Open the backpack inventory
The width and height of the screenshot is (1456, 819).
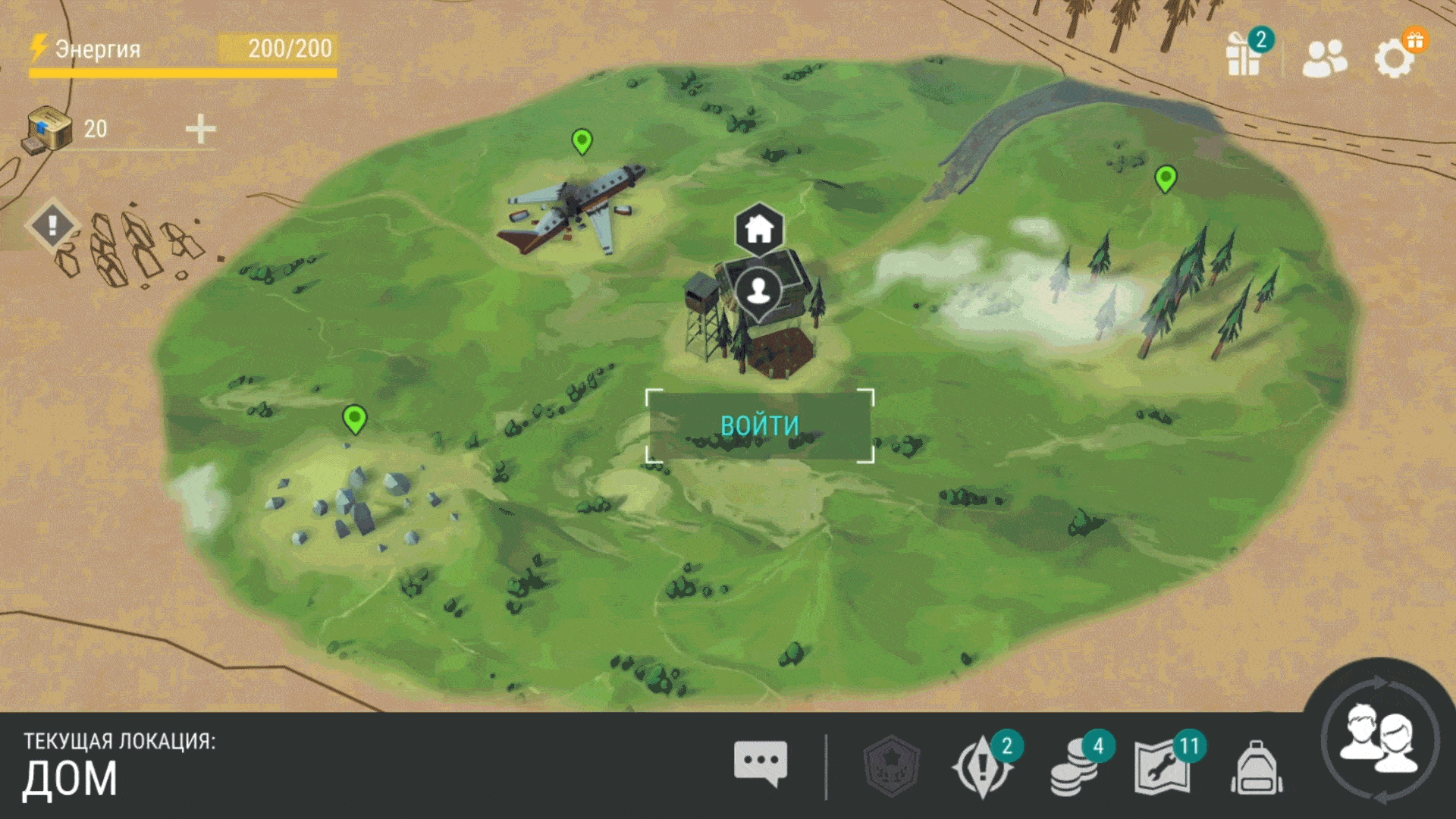coord(1257,767)
